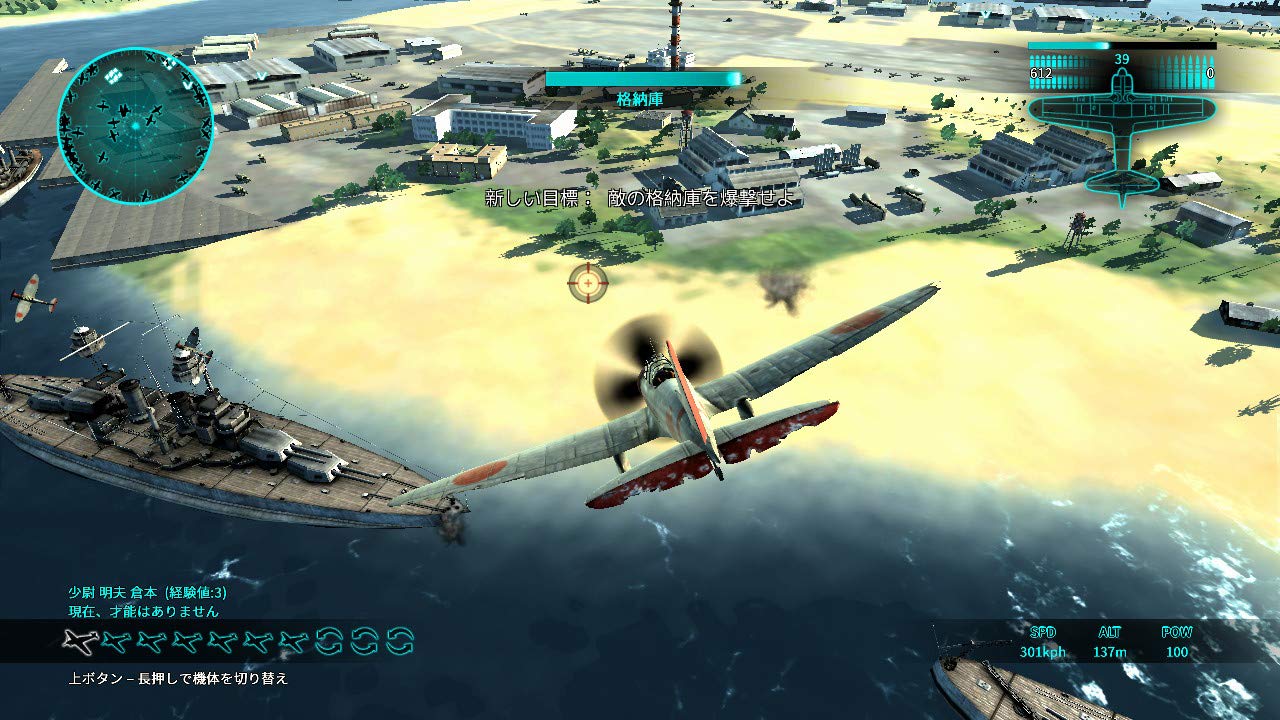Click the first circular respawn icon in the squadron bar
Image resolution: width=1280 pixels, height=720 pixels.
click(327, 640)
